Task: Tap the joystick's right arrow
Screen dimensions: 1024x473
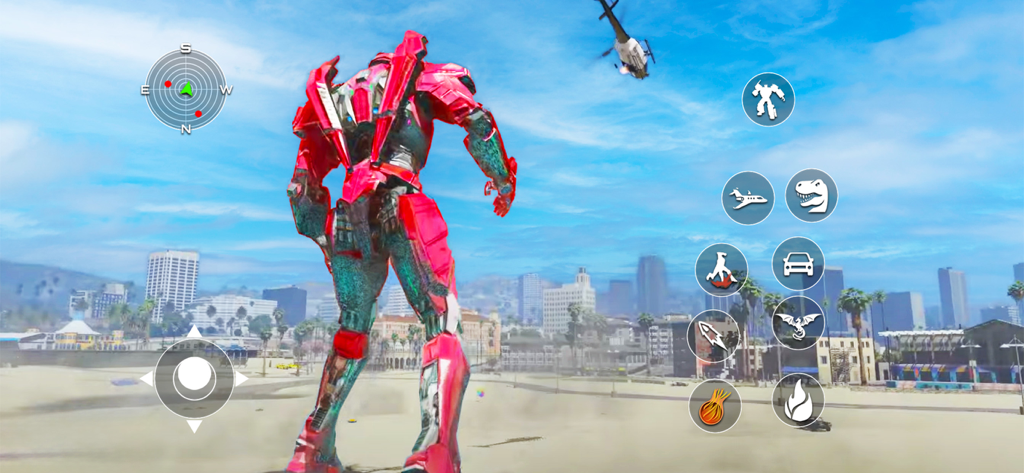Action: [241, 379]
